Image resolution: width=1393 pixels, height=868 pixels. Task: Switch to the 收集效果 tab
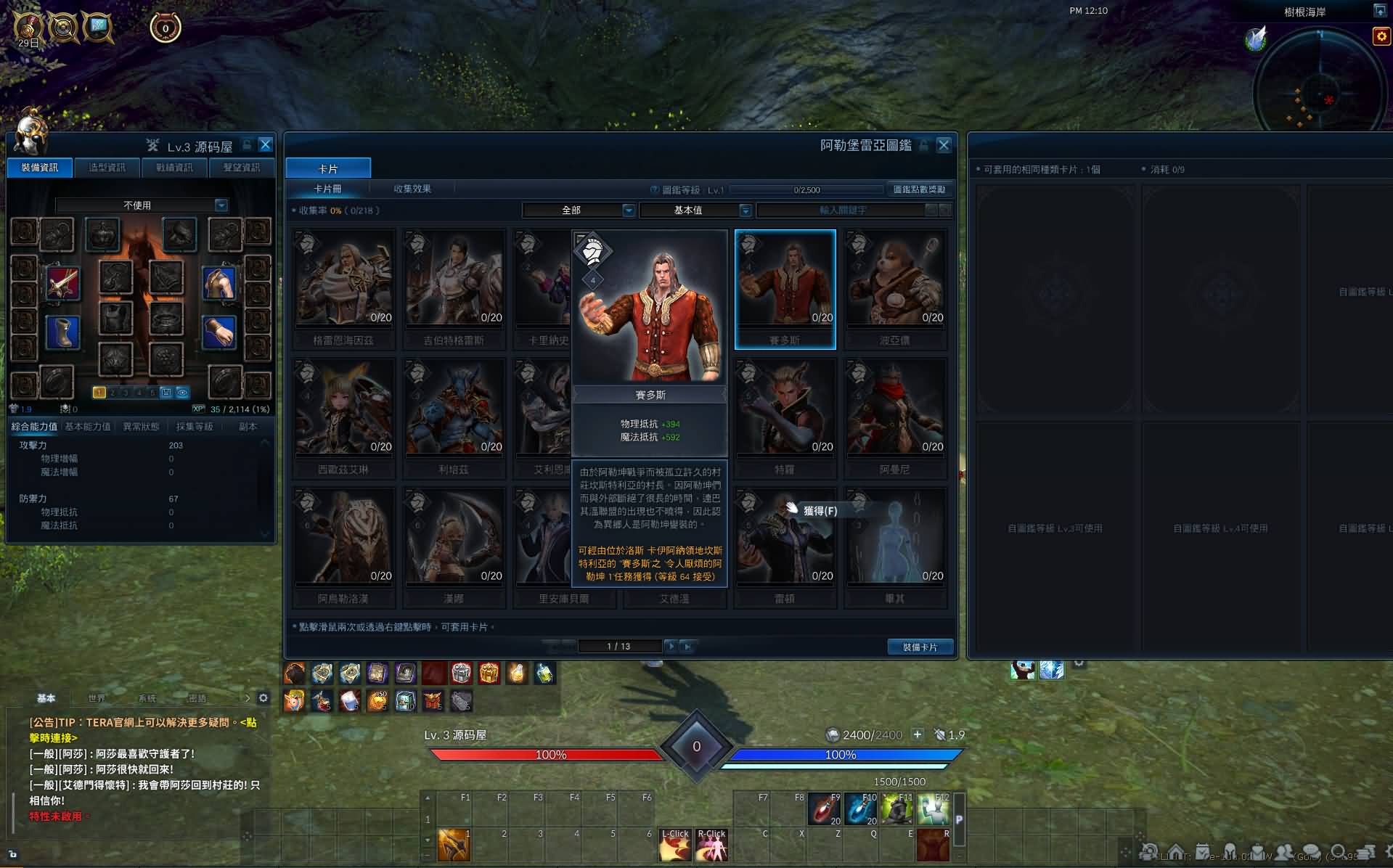[412, 189]
